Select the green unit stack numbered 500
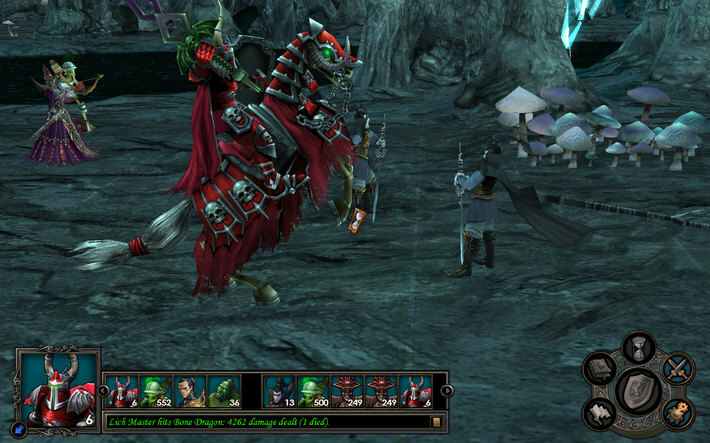 [313, 391]
